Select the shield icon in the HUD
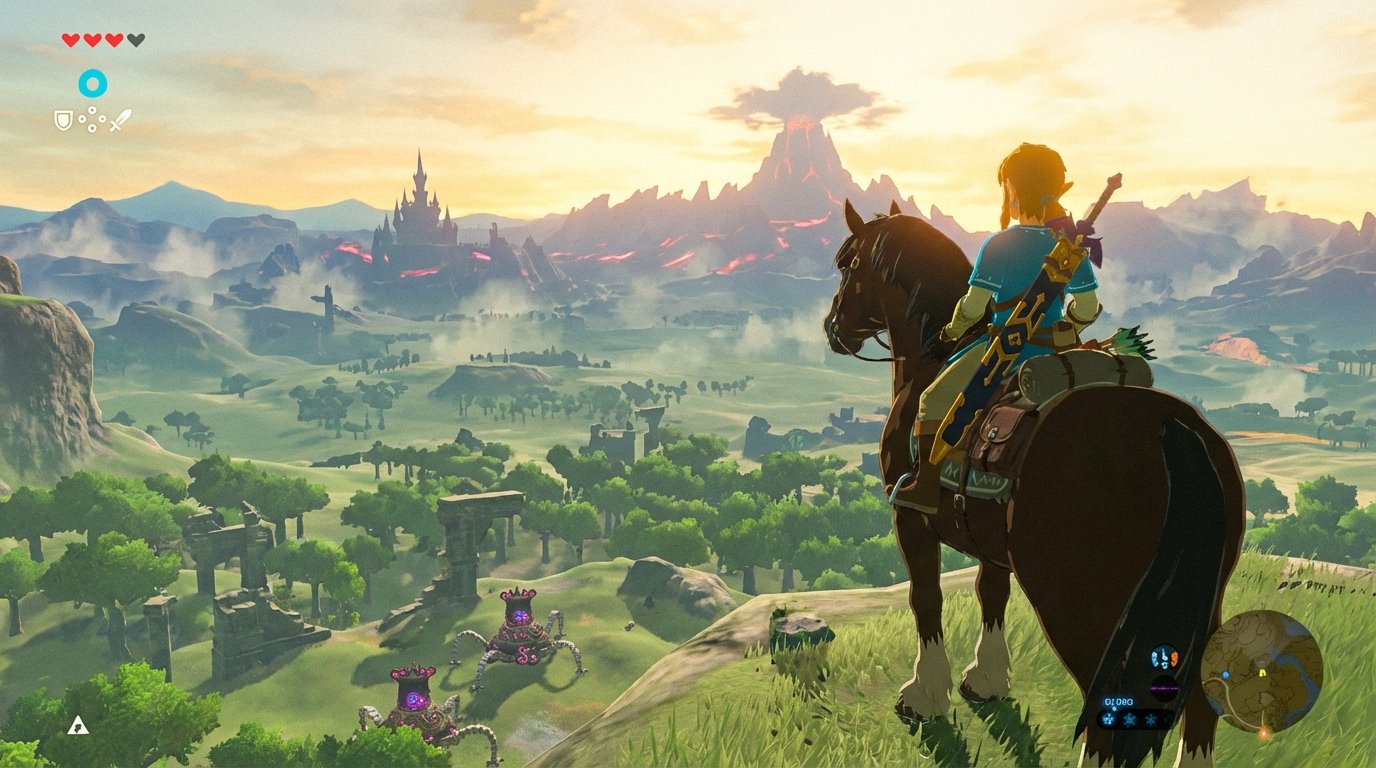The width and height of the screenshot is (1376, 768). [x=63, y=119]
